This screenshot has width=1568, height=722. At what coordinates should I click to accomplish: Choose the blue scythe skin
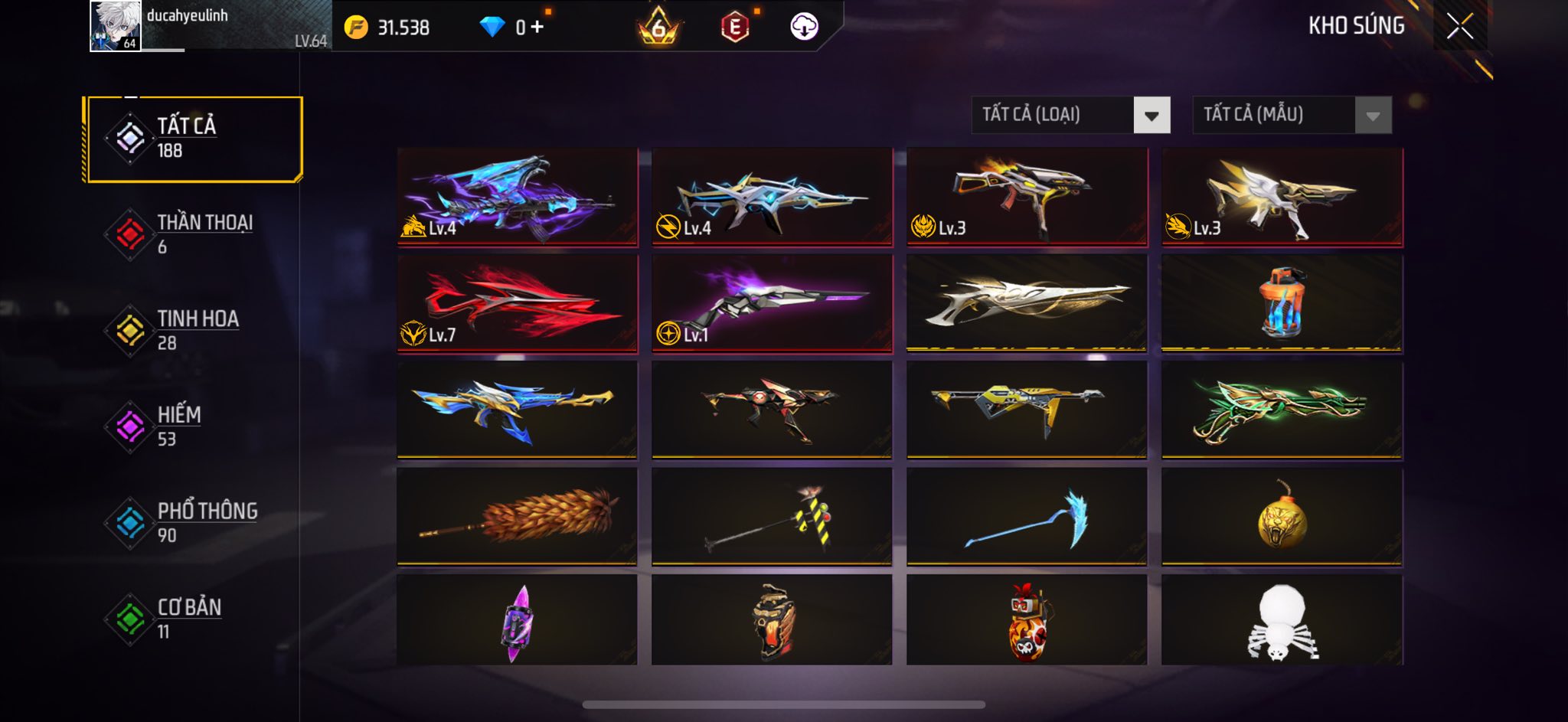(x=1027, y=517)
